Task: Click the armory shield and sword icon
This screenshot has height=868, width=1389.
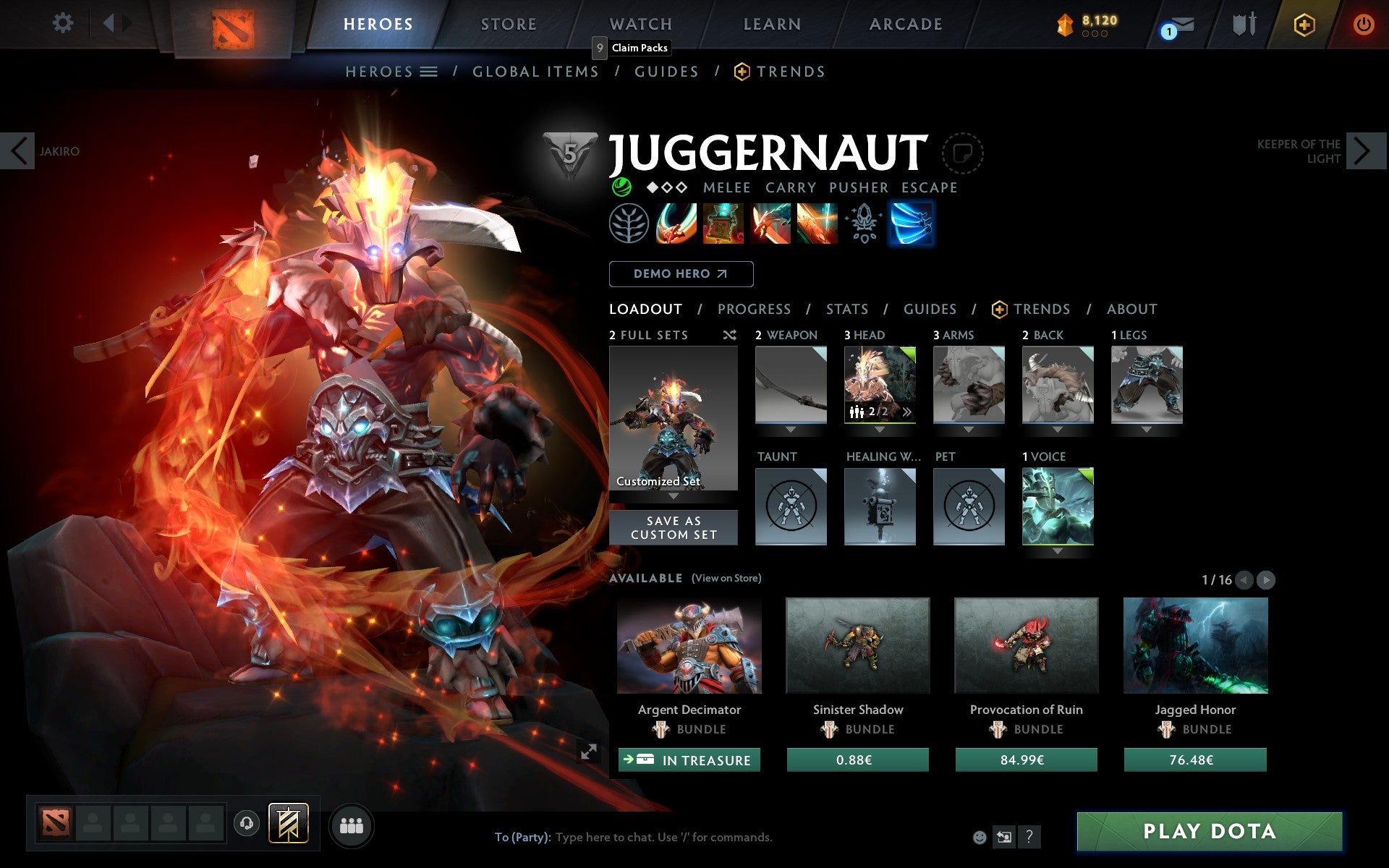Action: click(1244, 23)
